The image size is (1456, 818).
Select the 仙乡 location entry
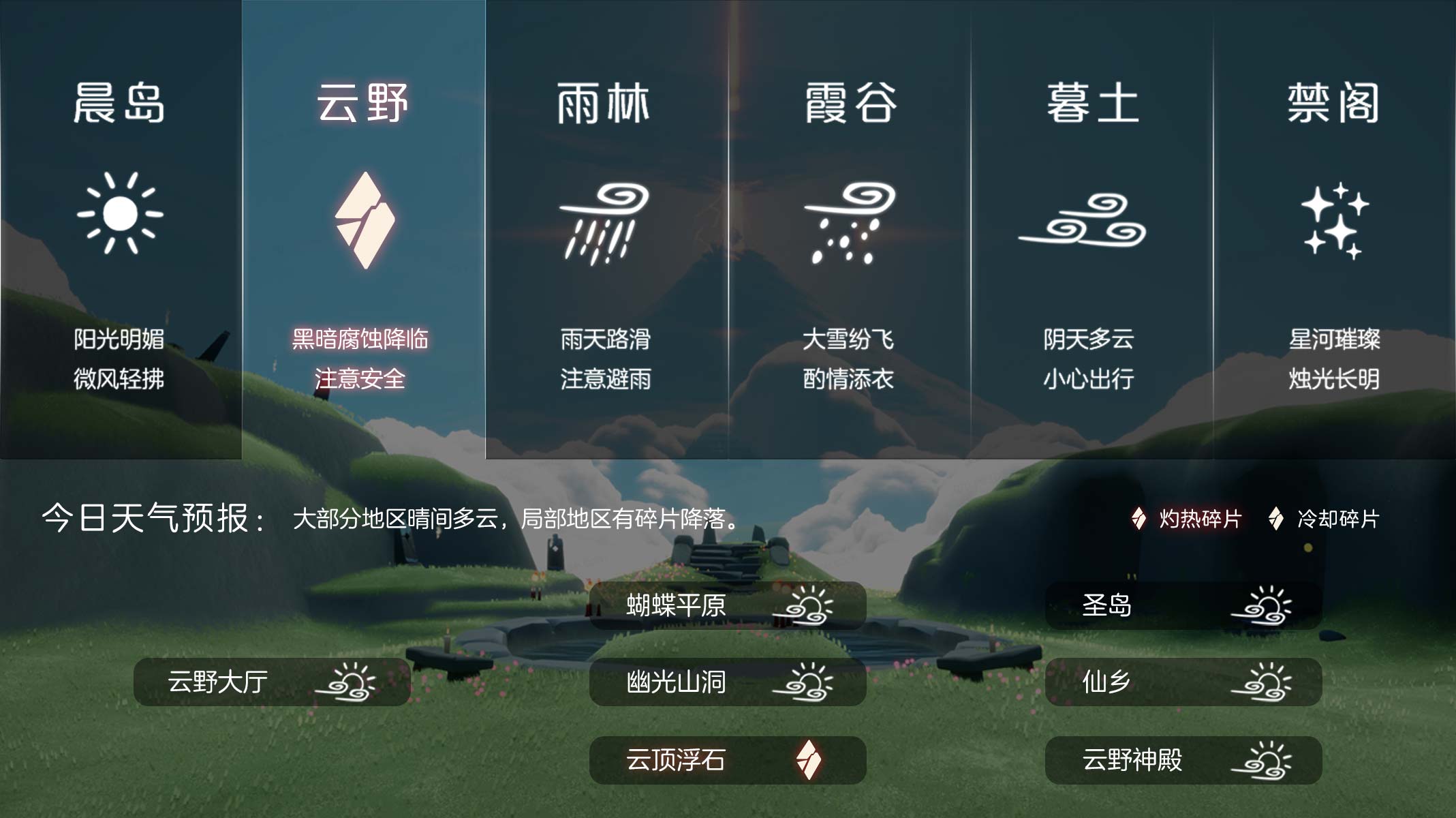(x=1184, y=682)
